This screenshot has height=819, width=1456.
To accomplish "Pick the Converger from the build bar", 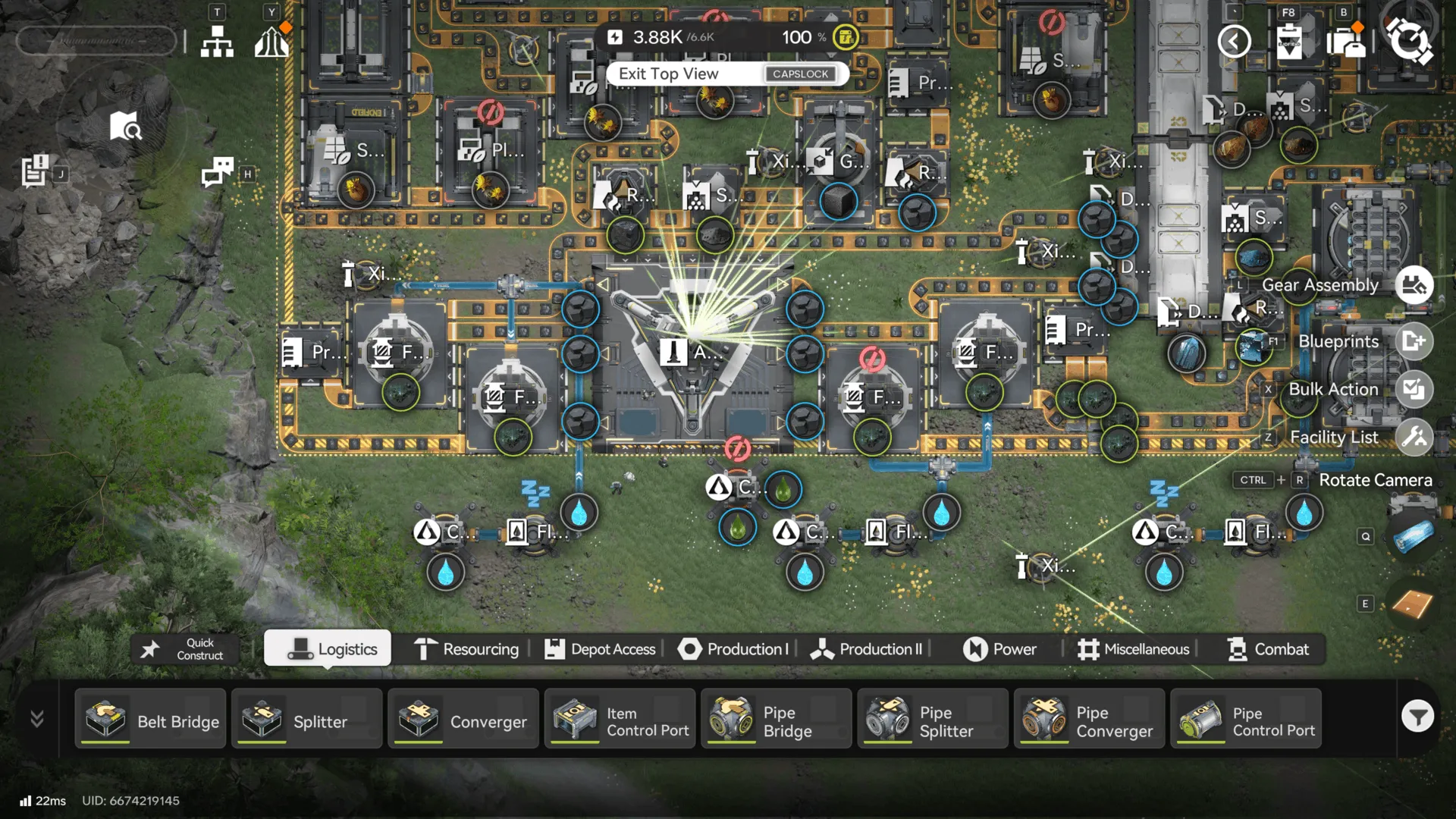I will pos(463,720).
